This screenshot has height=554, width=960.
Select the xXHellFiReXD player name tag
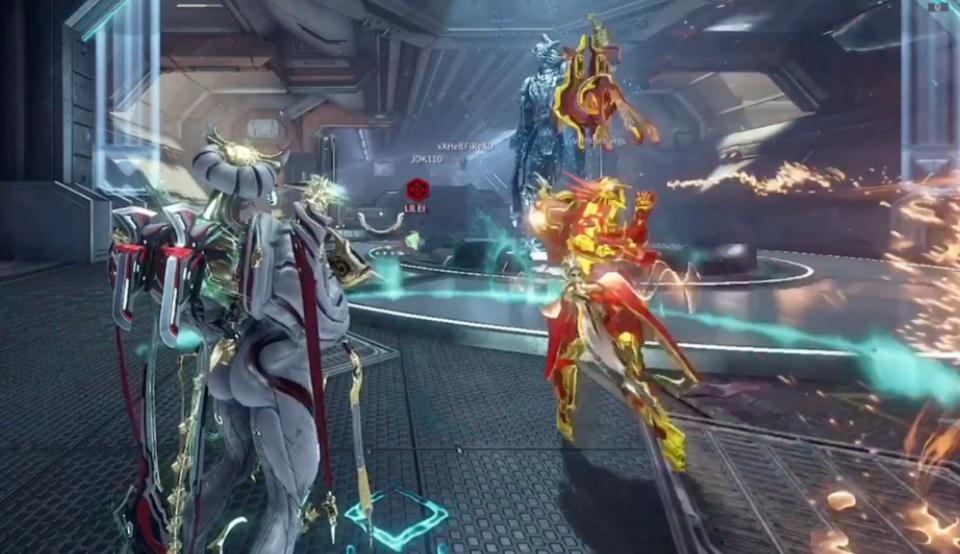click(466, 146)
